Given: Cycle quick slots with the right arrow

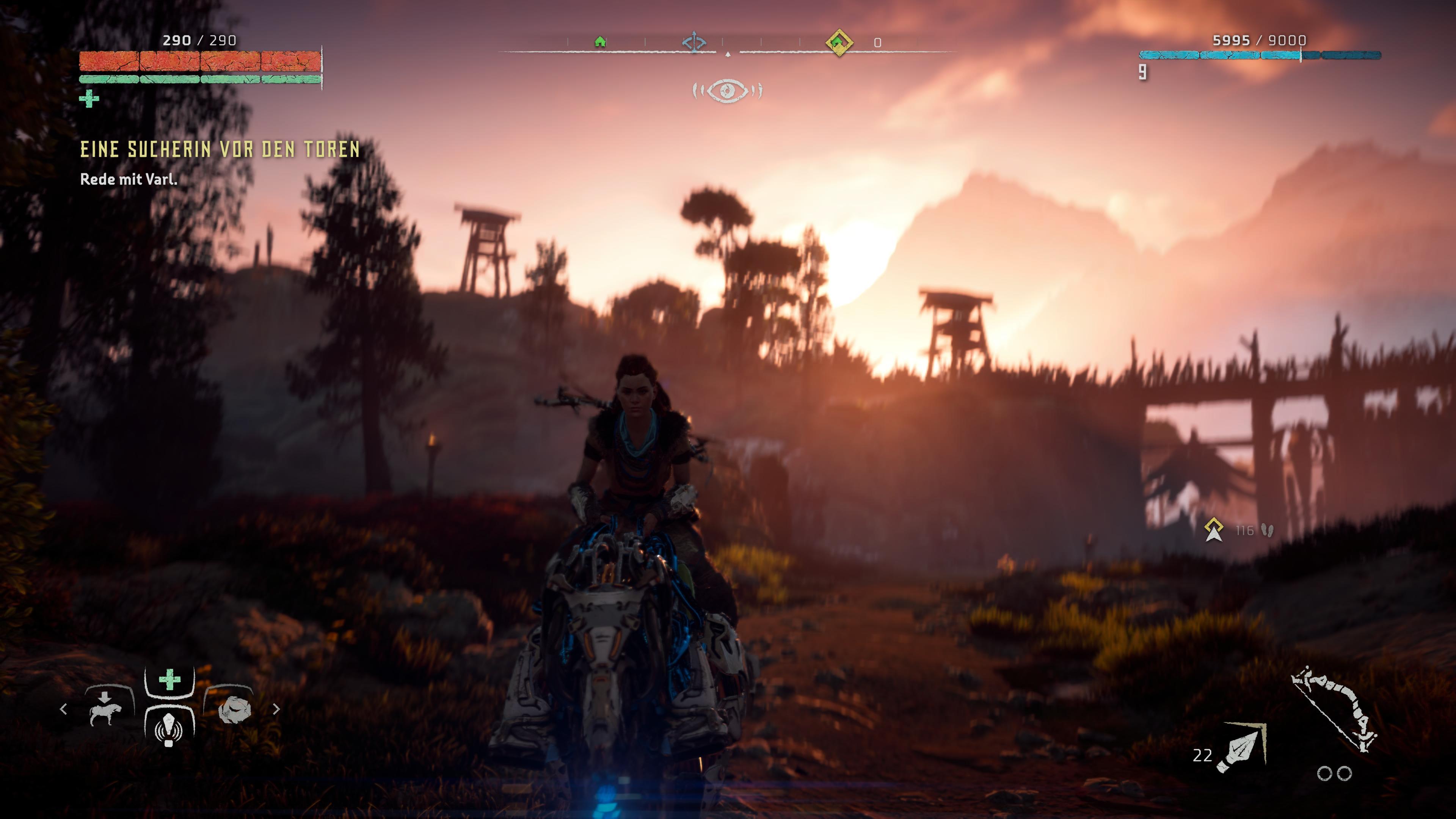Looking at the screenshot, I should tap(276, 709).
